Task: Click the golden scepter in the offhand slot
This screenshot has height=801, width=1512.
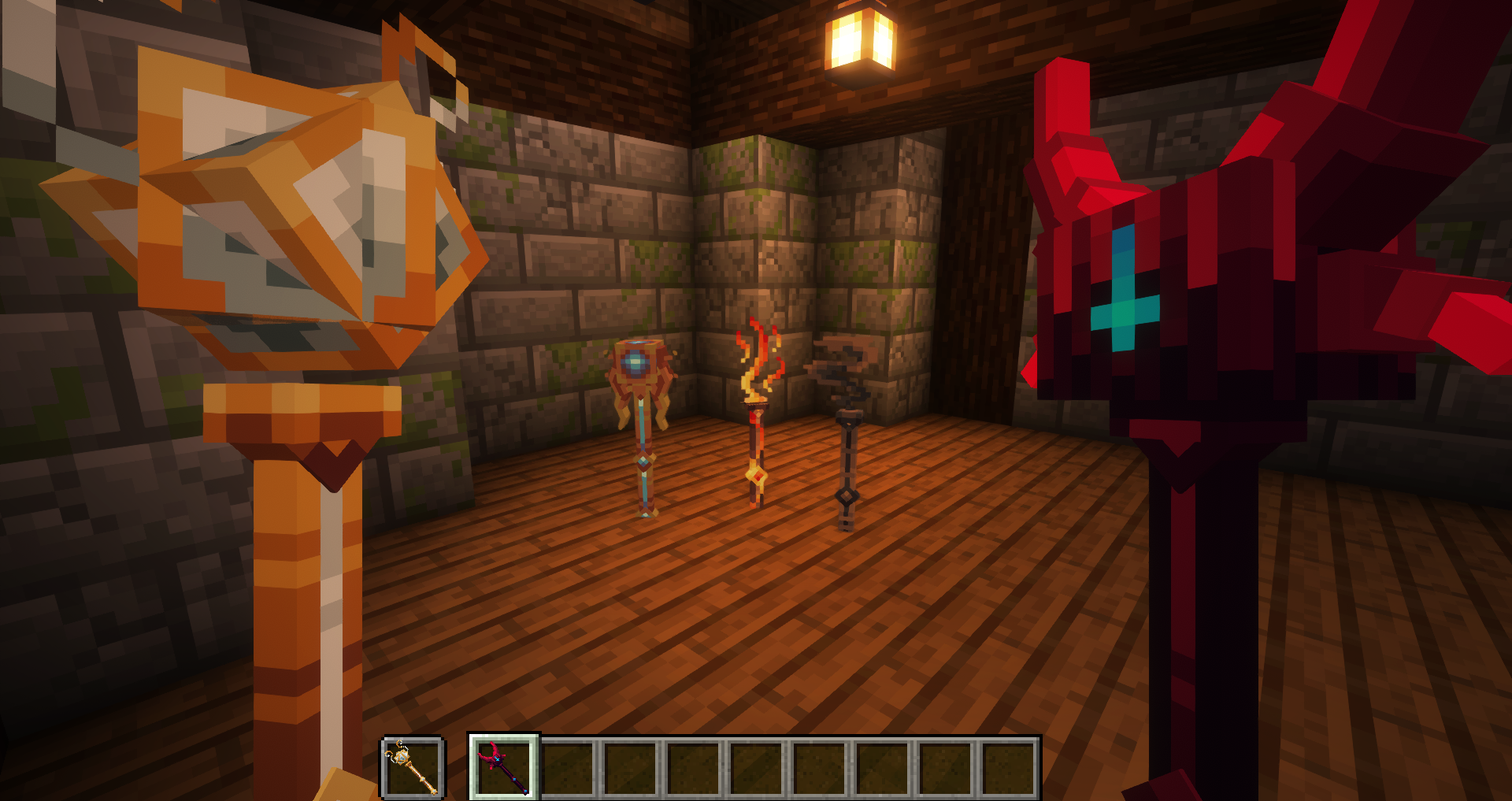Action: pyautogui.click(x=412, y=766)
